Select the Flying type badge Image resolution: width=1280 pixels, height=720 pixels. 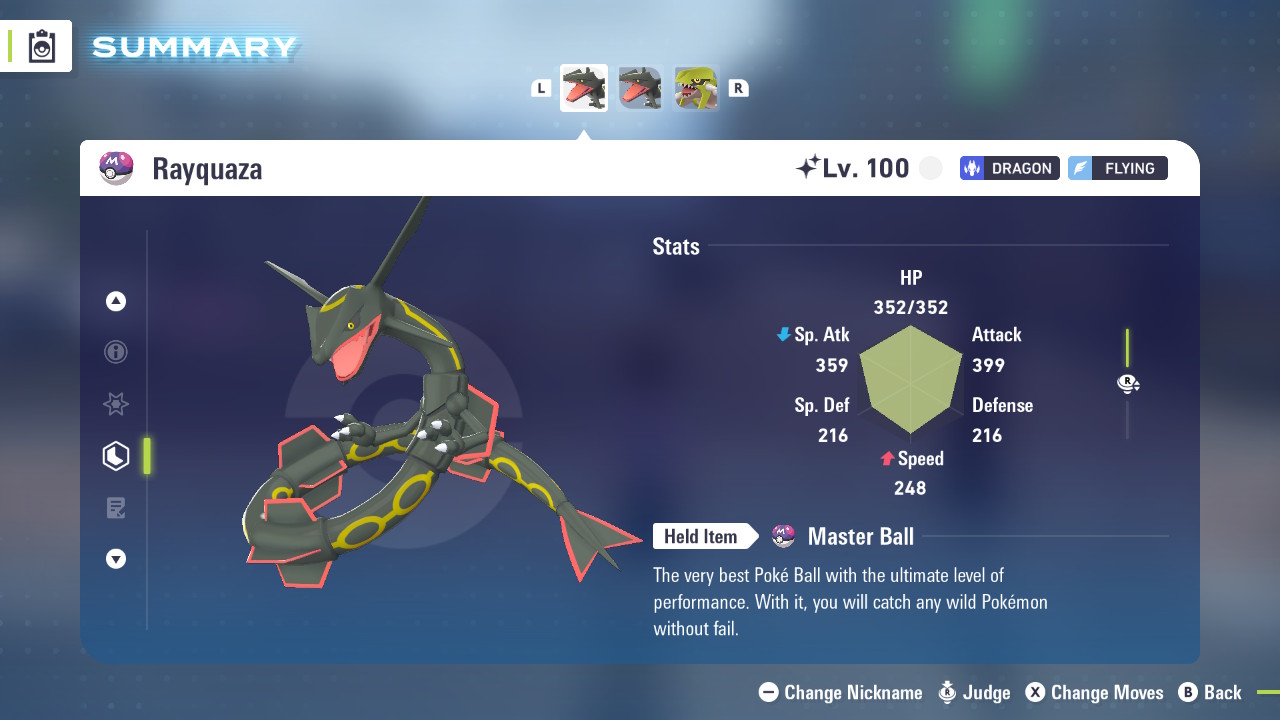1117,168
